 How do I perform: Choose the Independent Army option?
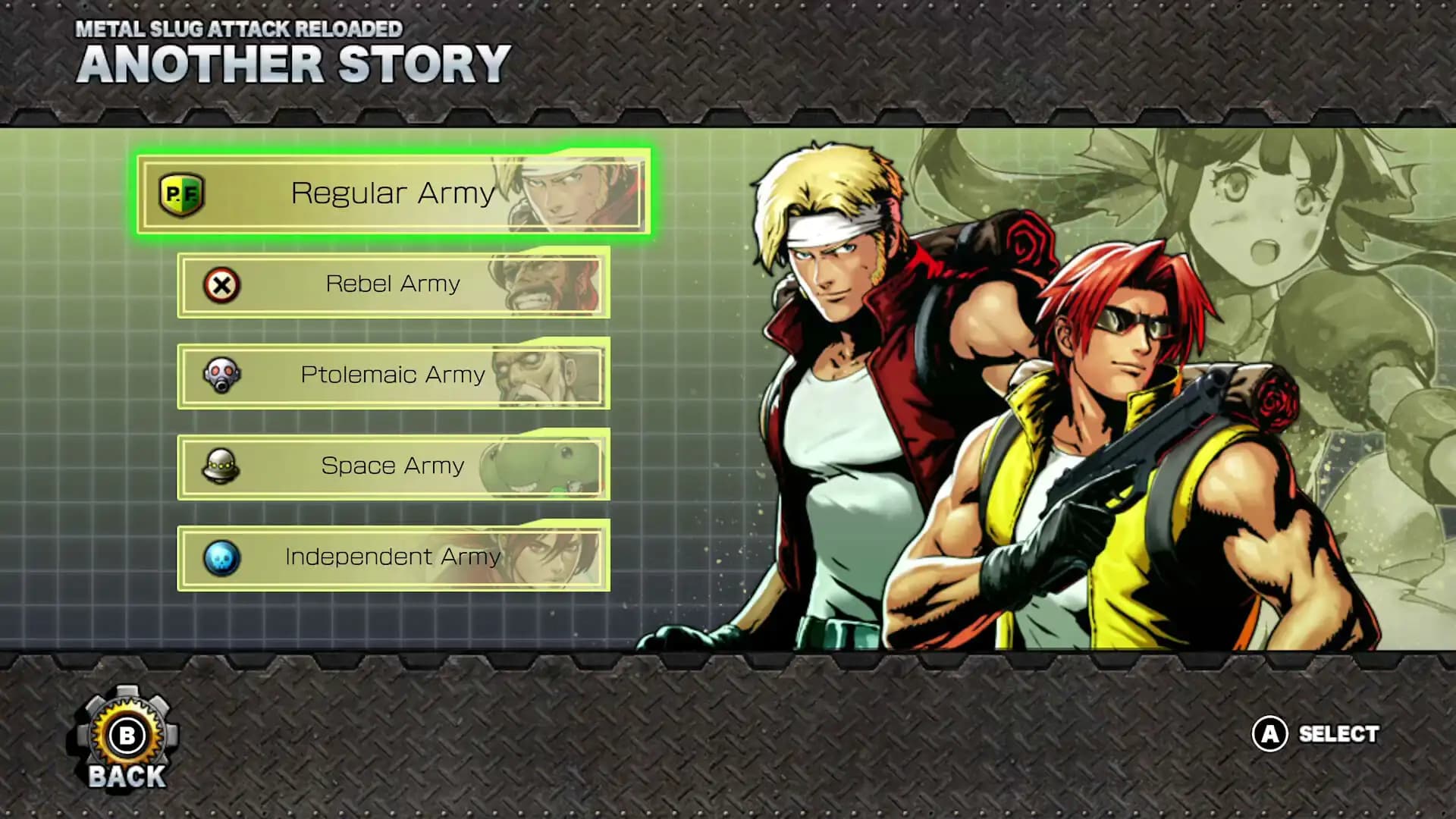pyautogui.click(x=392, y=557)
